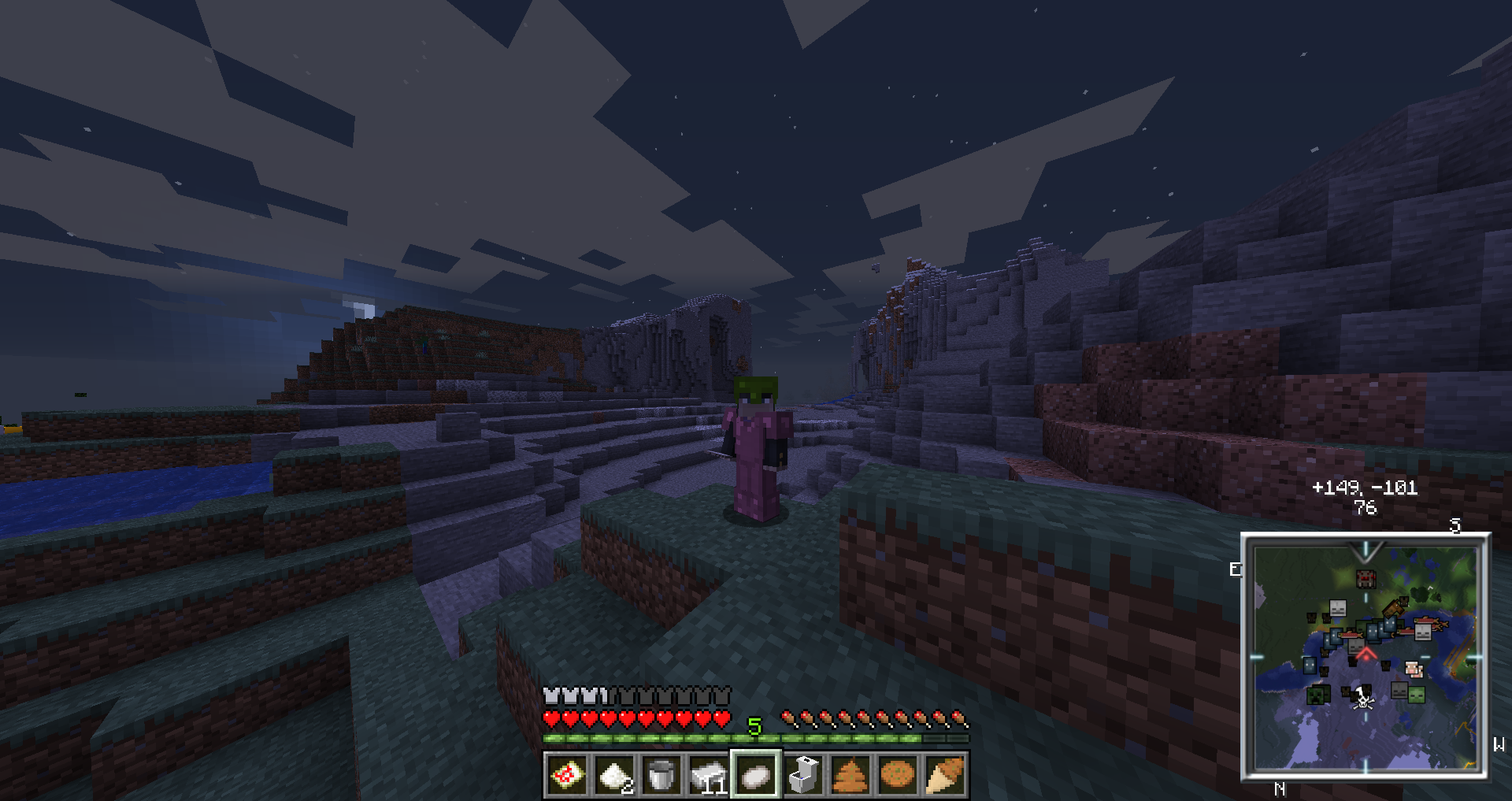Select the round cookie hotbar slot
The width and height of the screenshot is (1512, 801).
point(898,775)
